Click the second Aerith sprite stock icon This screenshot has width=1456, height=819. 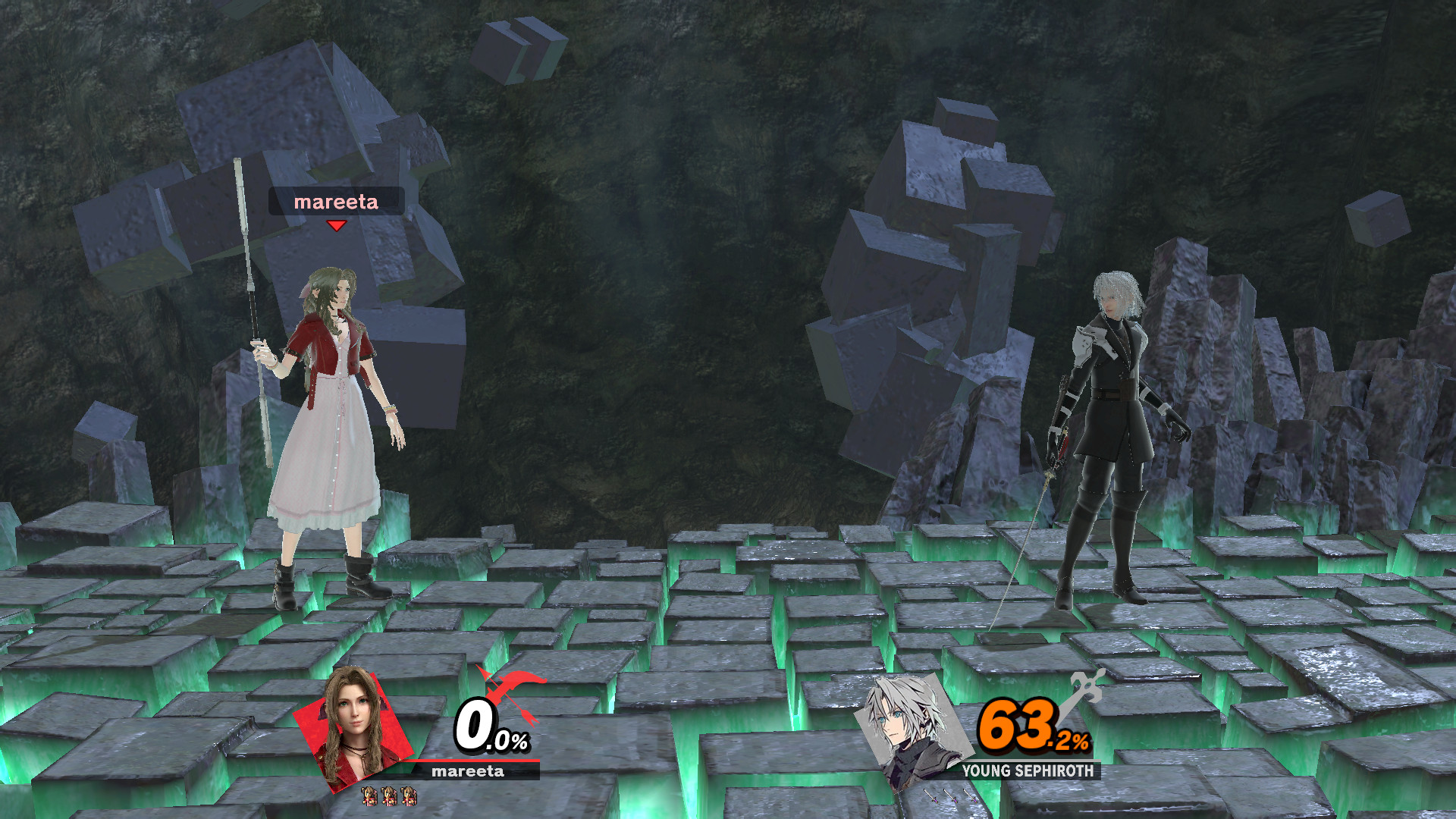point(390,797)
